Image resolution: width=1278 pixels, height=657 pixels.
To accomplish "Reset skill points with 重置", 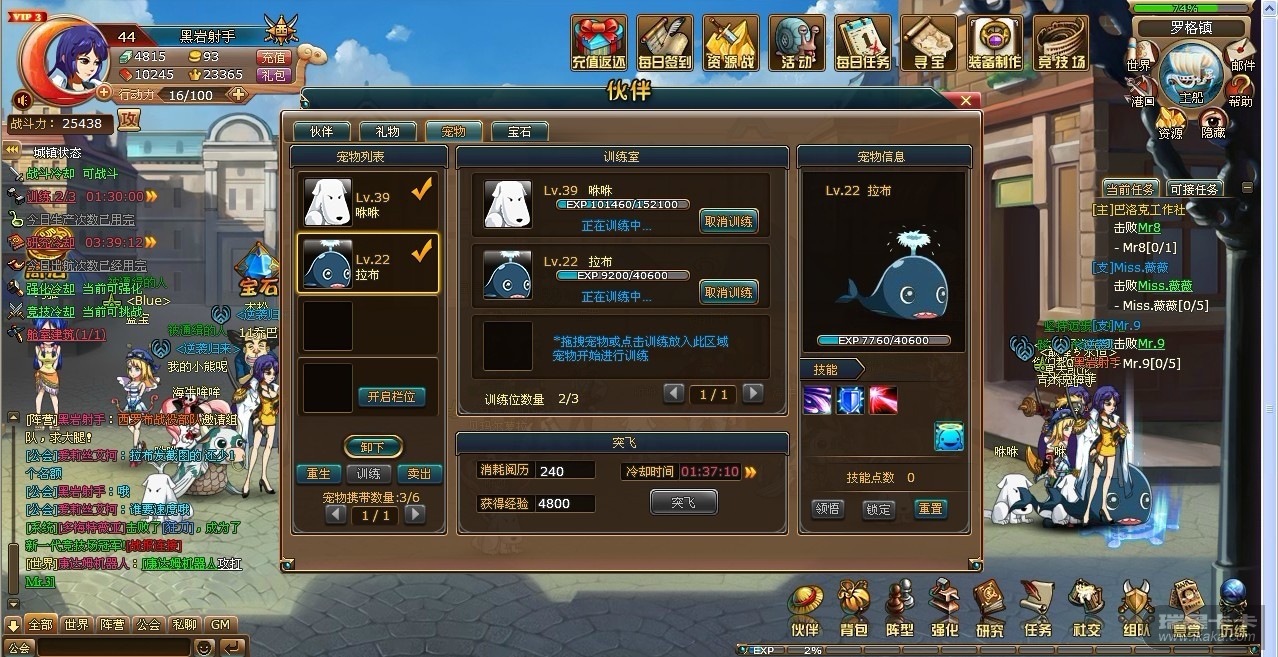I will pos(930,509).
